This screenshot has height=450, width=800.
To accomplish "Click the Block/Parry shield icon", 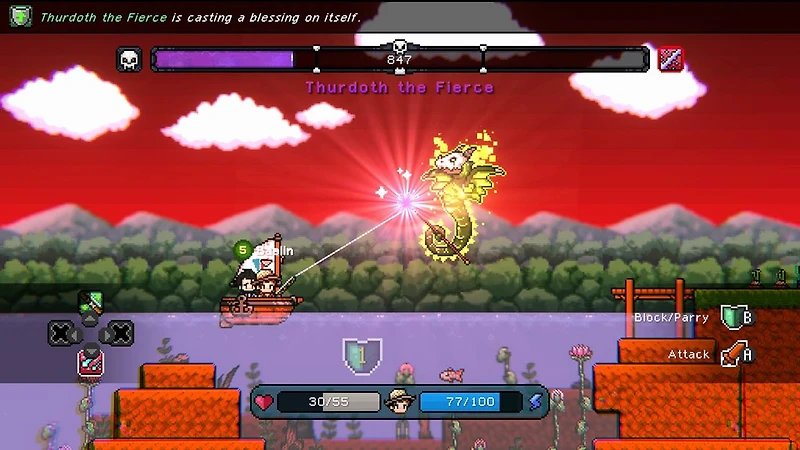I will point(734,317).
